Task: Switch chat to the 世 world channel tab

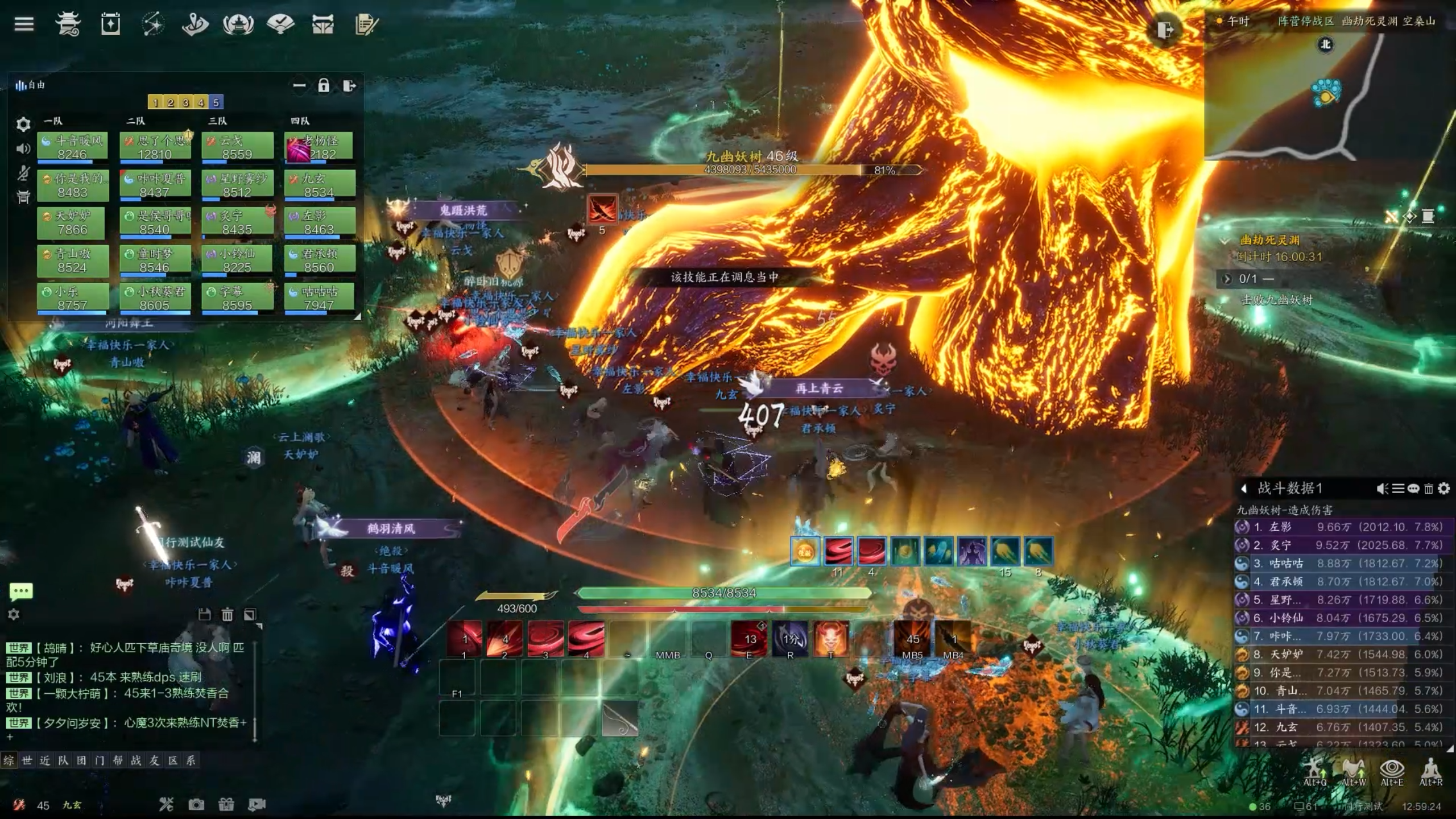Action: pyautogui.click(x=27, y=760)
